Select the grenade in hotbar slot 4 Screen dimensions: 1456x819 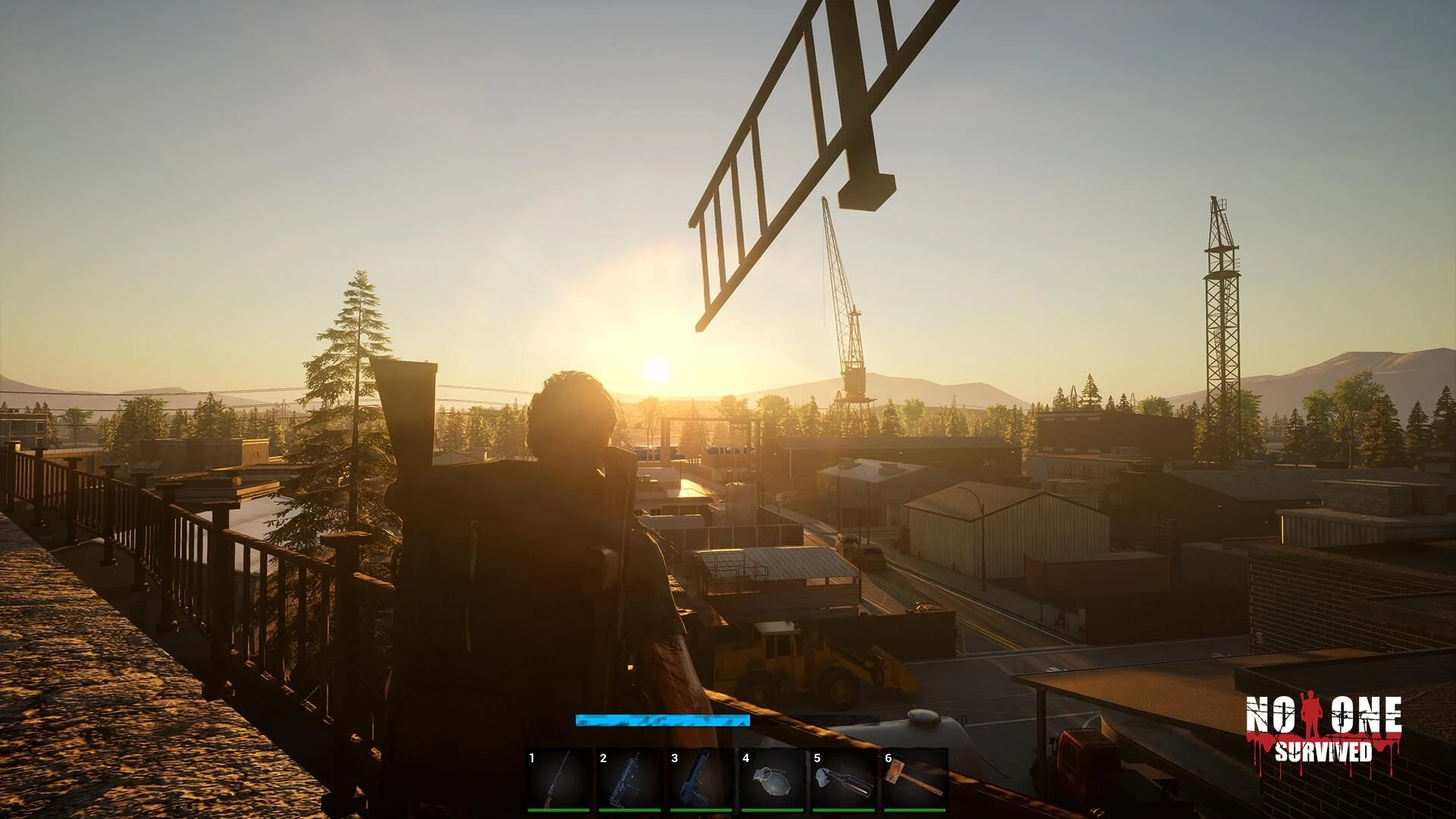click(x=773, y=780)
